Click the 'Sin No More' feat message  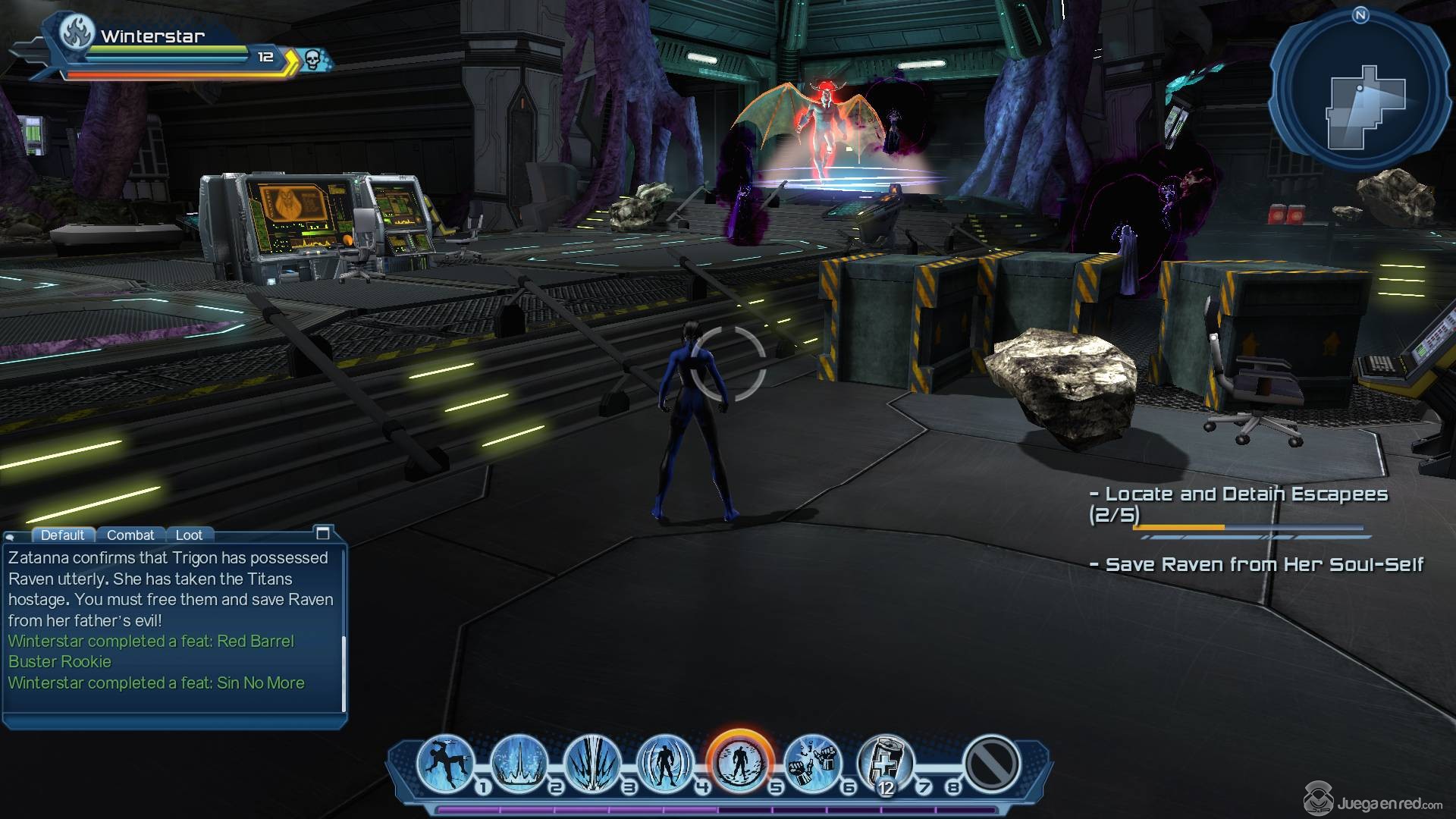[156, 682]
